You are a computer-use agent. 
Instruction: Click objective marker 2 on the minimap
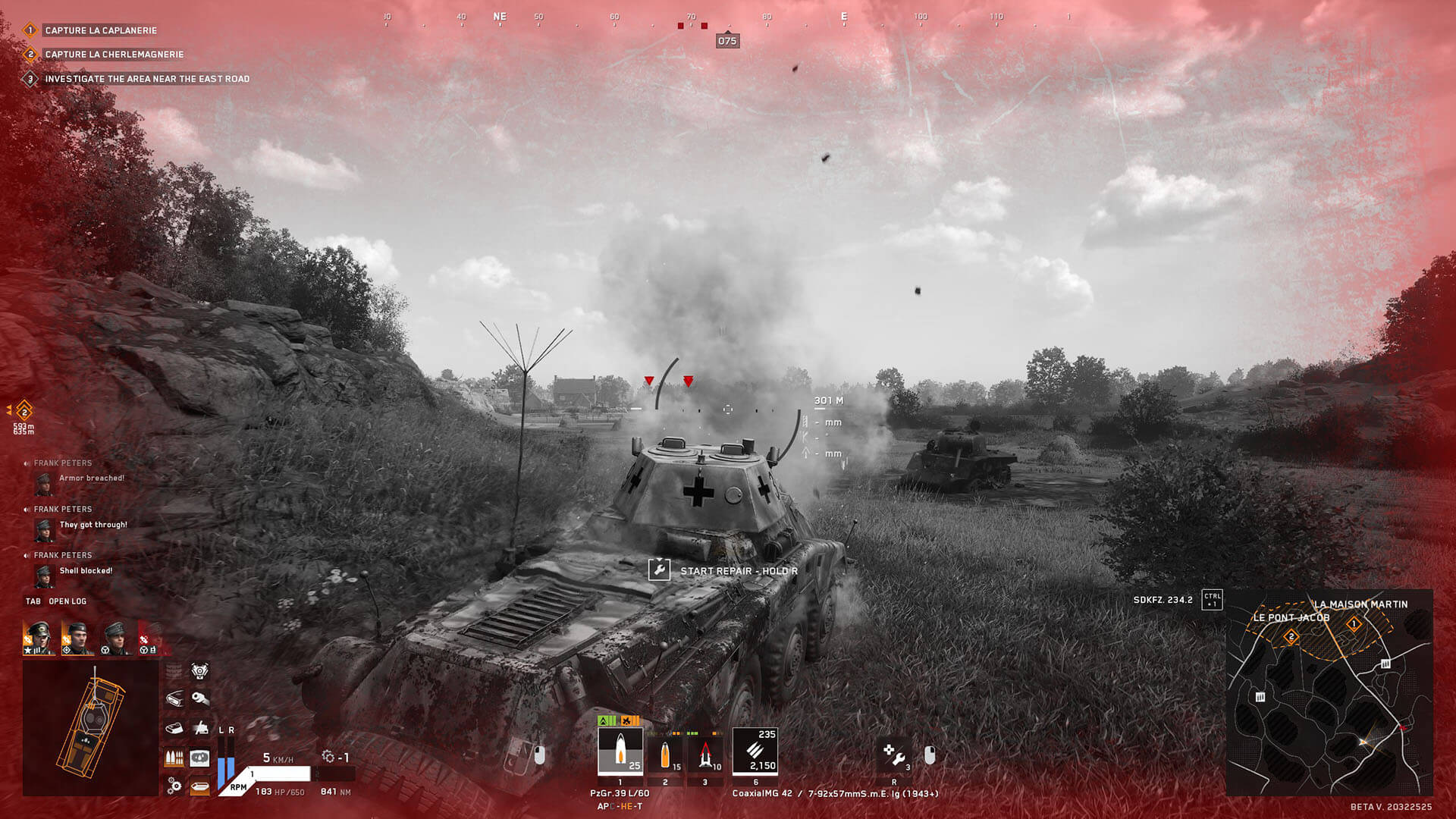click(x=1291, y=637)
